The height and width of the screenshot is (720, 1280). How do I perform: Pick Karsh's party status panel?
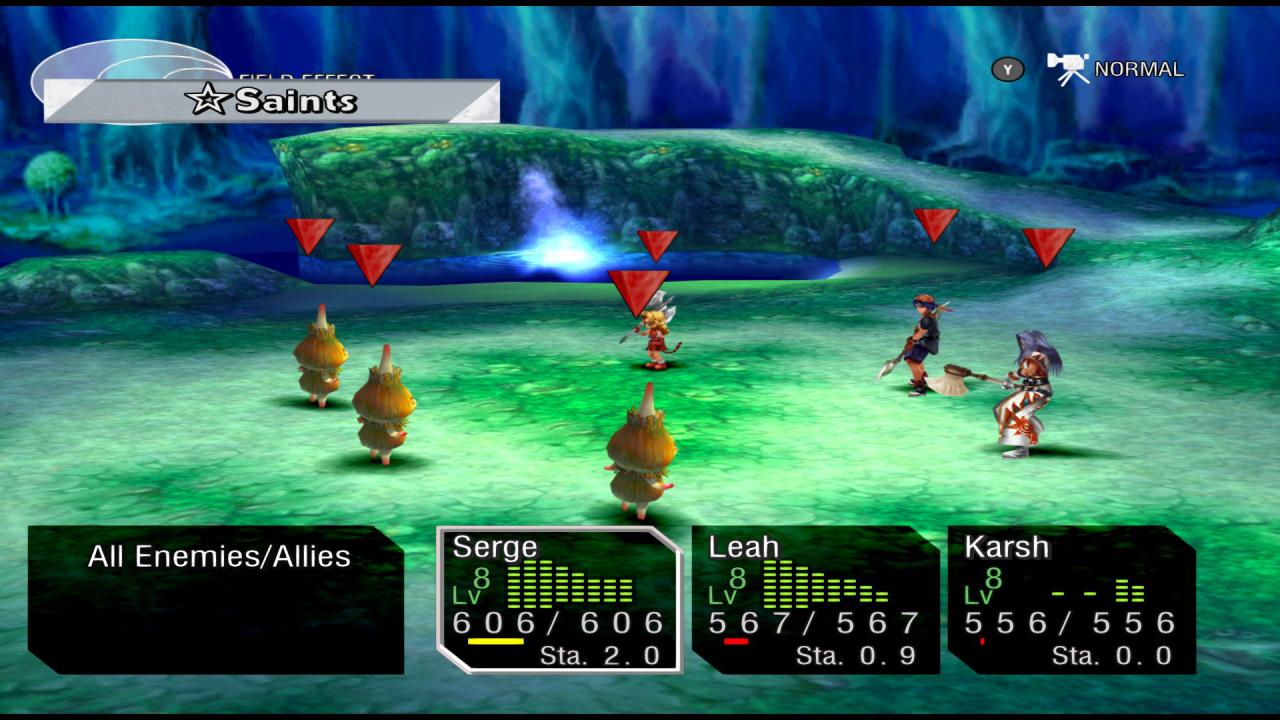[1071, 599]
